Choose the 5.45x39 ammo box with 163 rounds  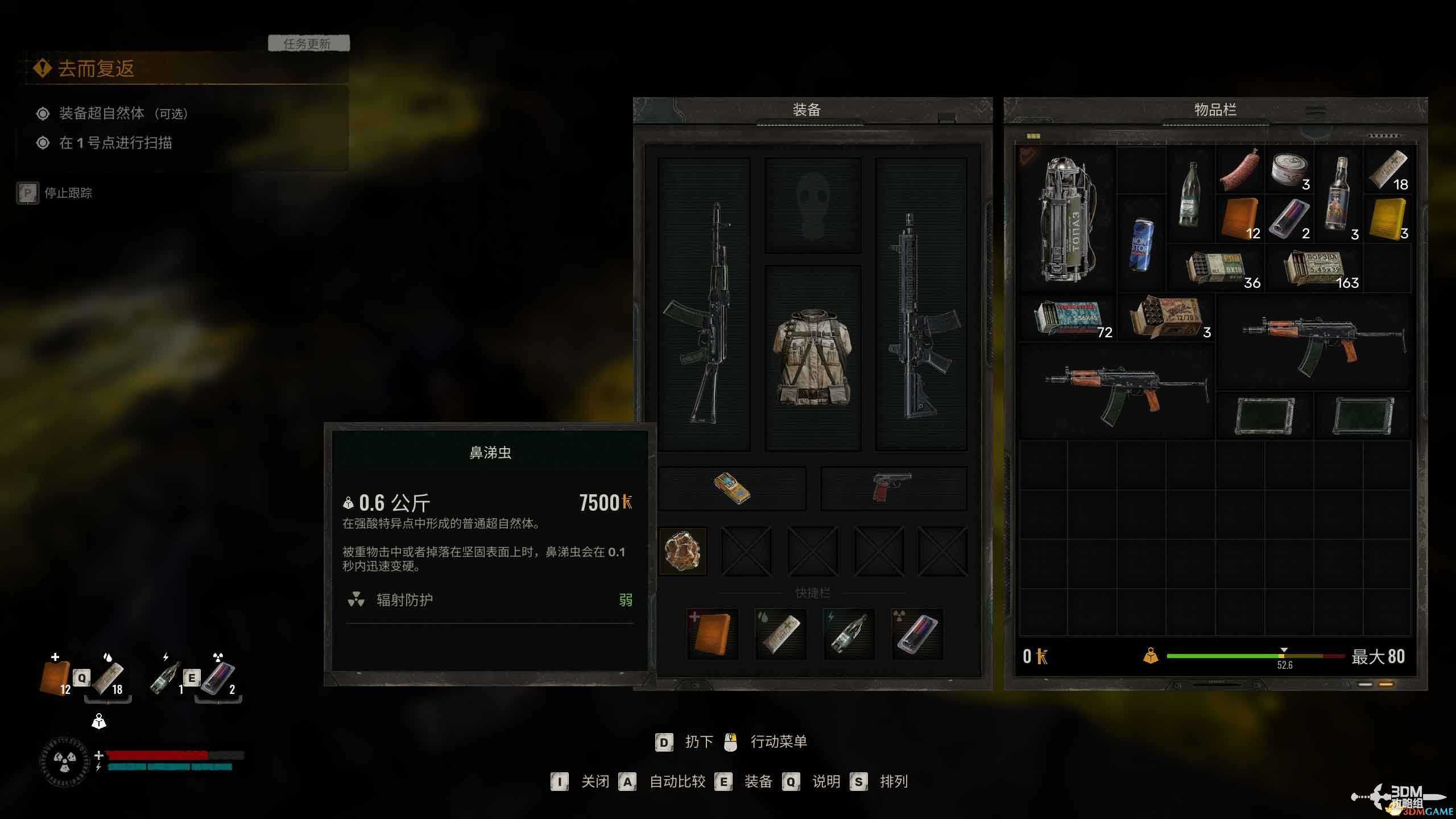click(x=1314, y=268)
